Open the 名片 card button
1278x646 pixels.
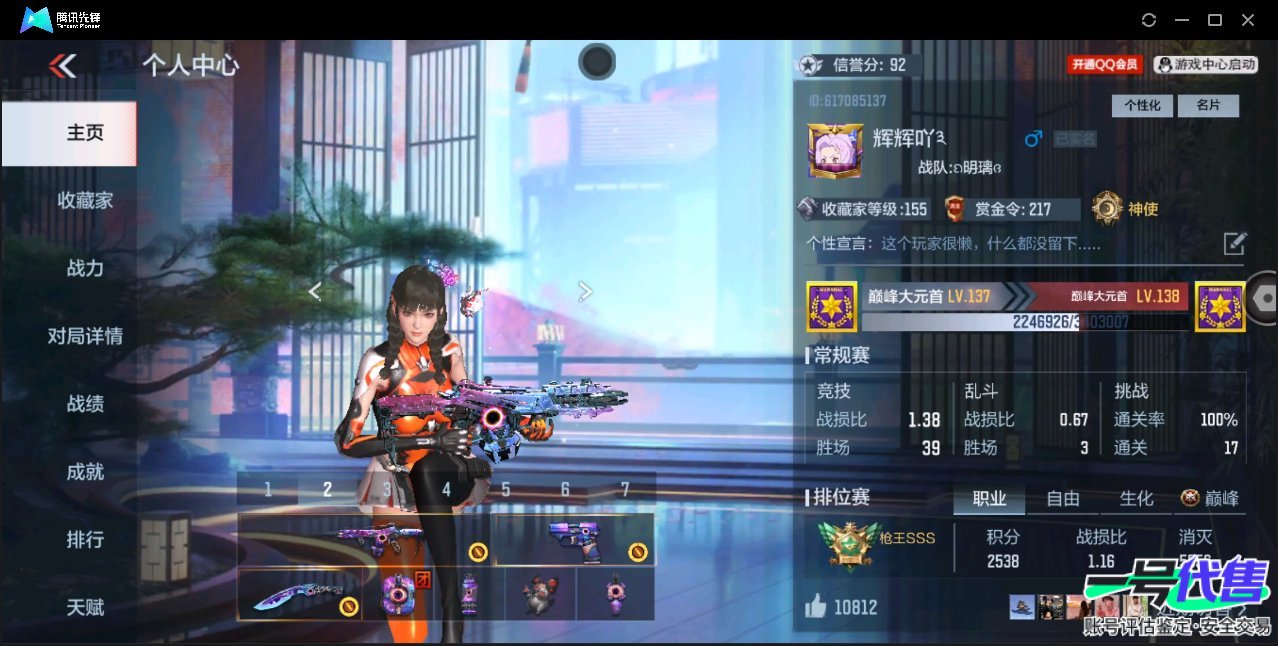pos(1208,106)
